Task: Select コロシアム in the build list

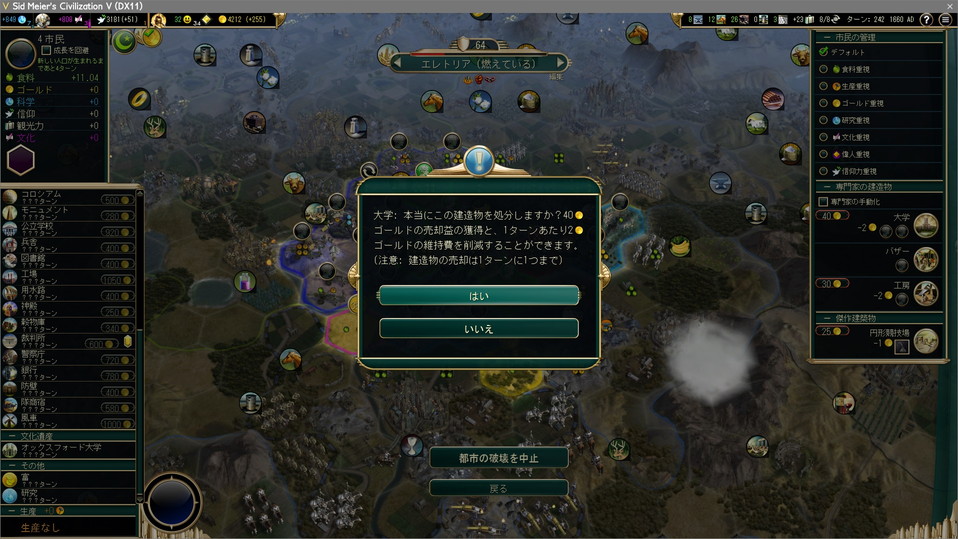Action: [50, 198]
